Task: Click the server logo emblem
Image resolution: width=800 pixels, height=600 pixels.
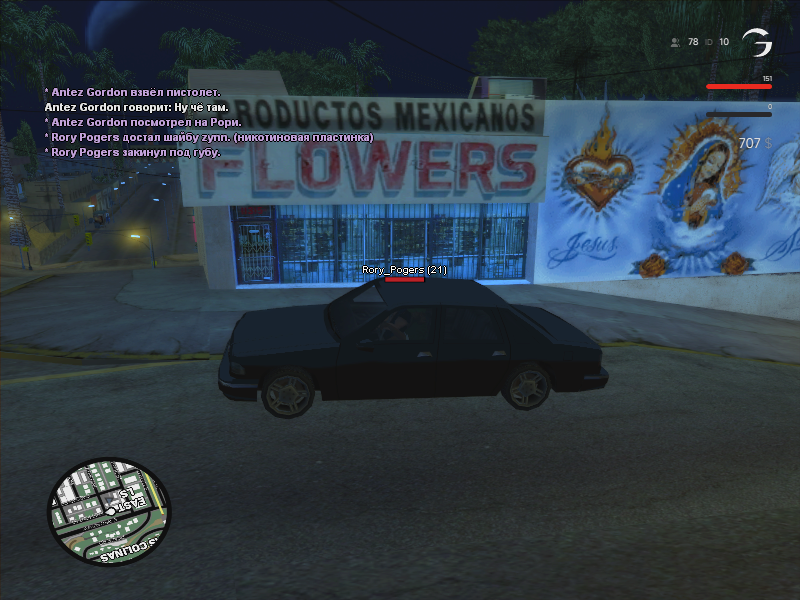Action: pyautogui.click(x=757, y=43)
